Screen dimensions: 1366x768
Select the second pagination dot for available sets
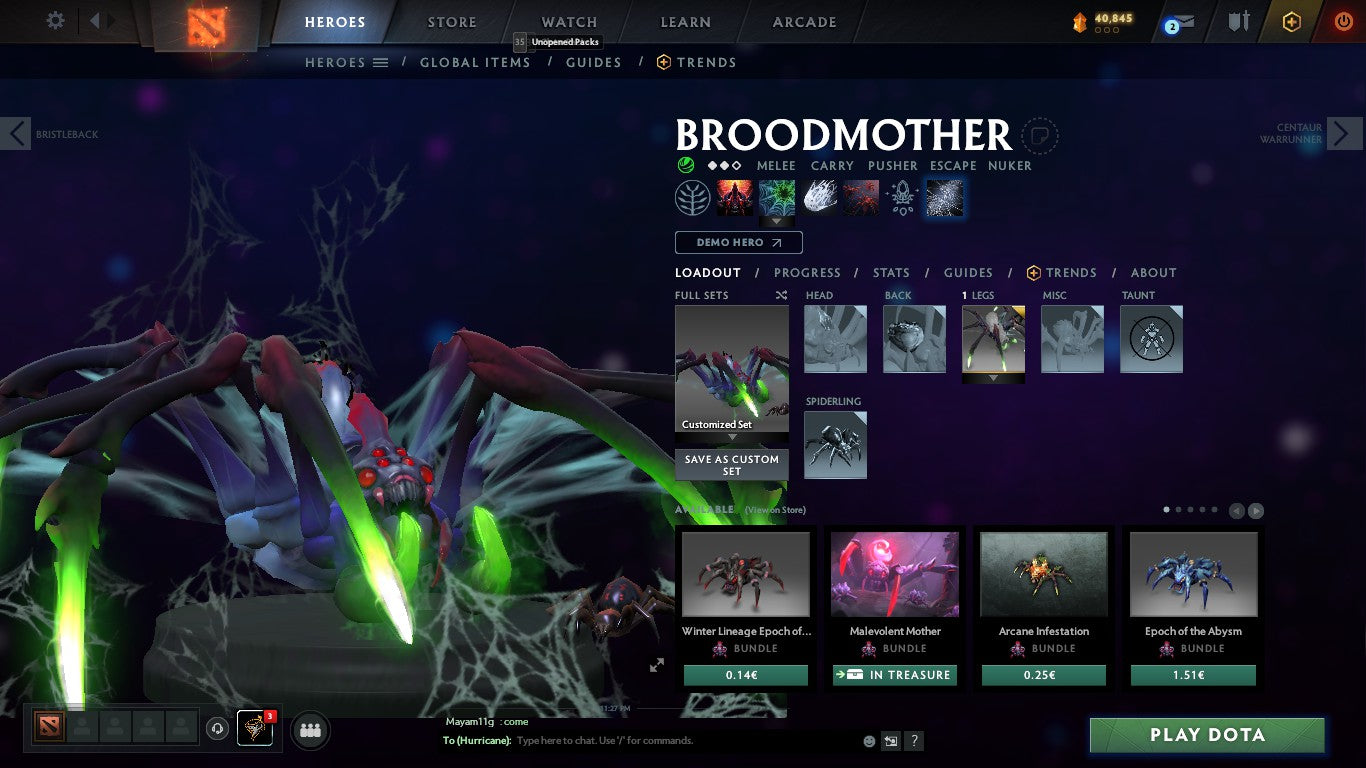[x=1179, y=509]
